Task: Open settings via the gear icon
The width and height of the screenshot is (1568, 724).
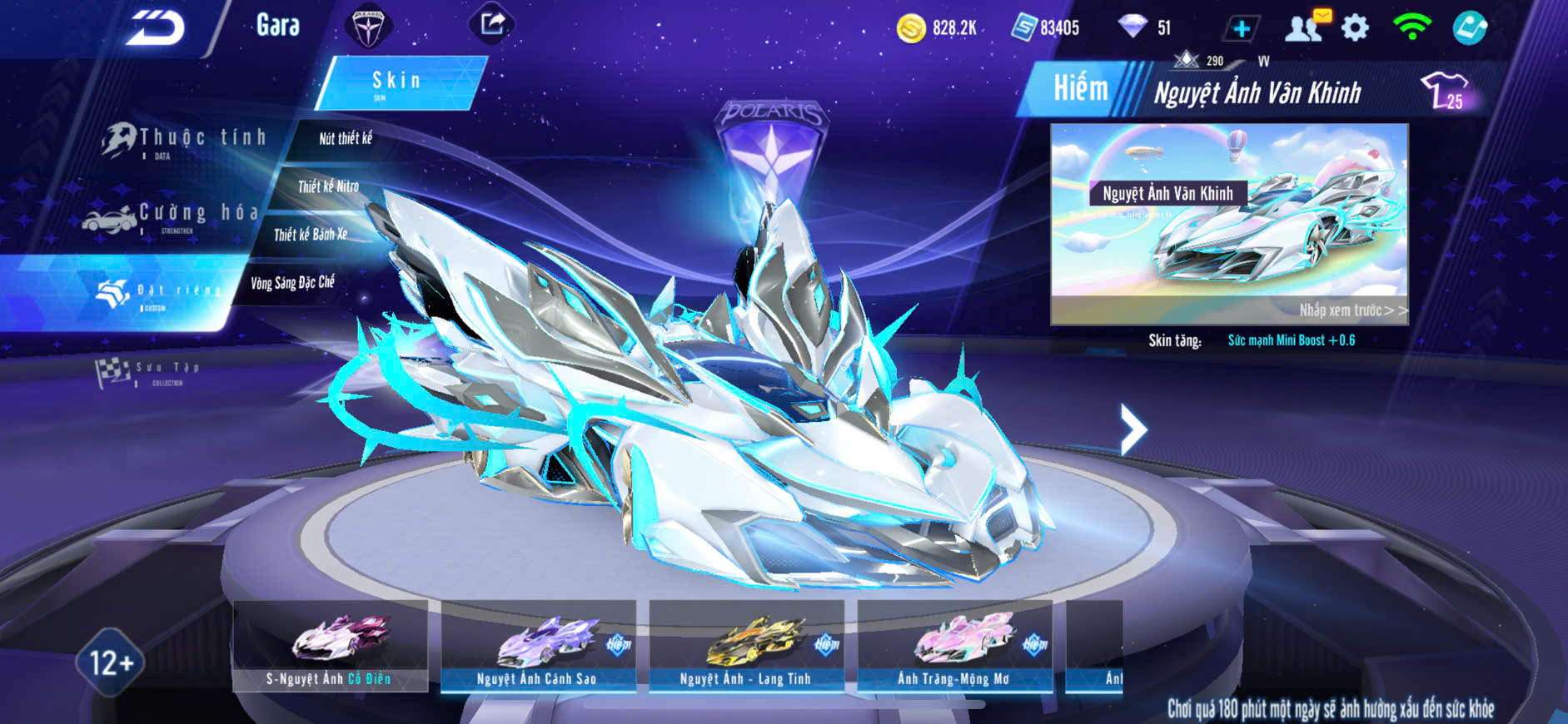Action: tap(1355, 28)
